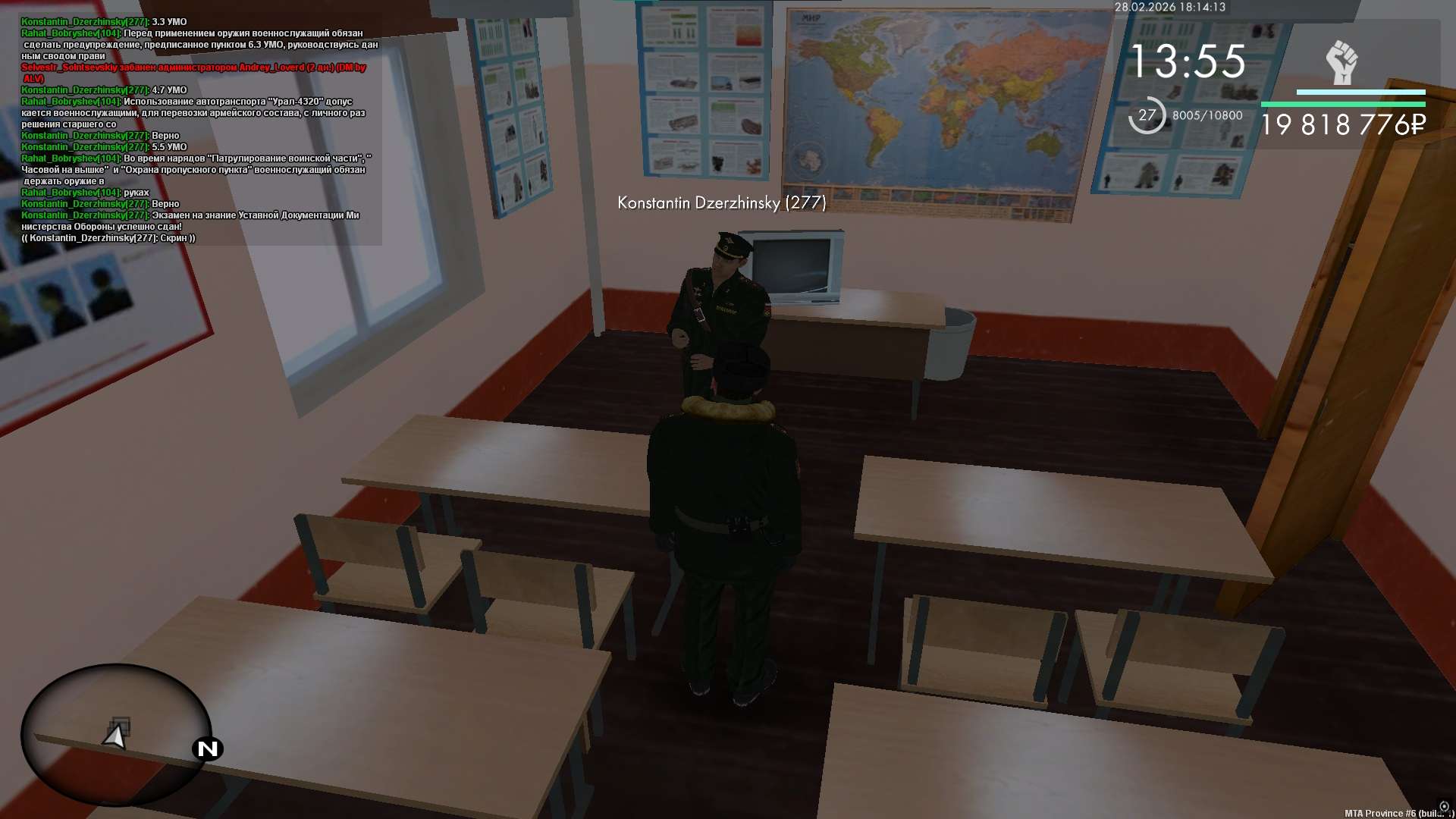Click the circular minimap radar
Image resolution: width=1456 pixels, height=819 pixels.
(115, 734)
